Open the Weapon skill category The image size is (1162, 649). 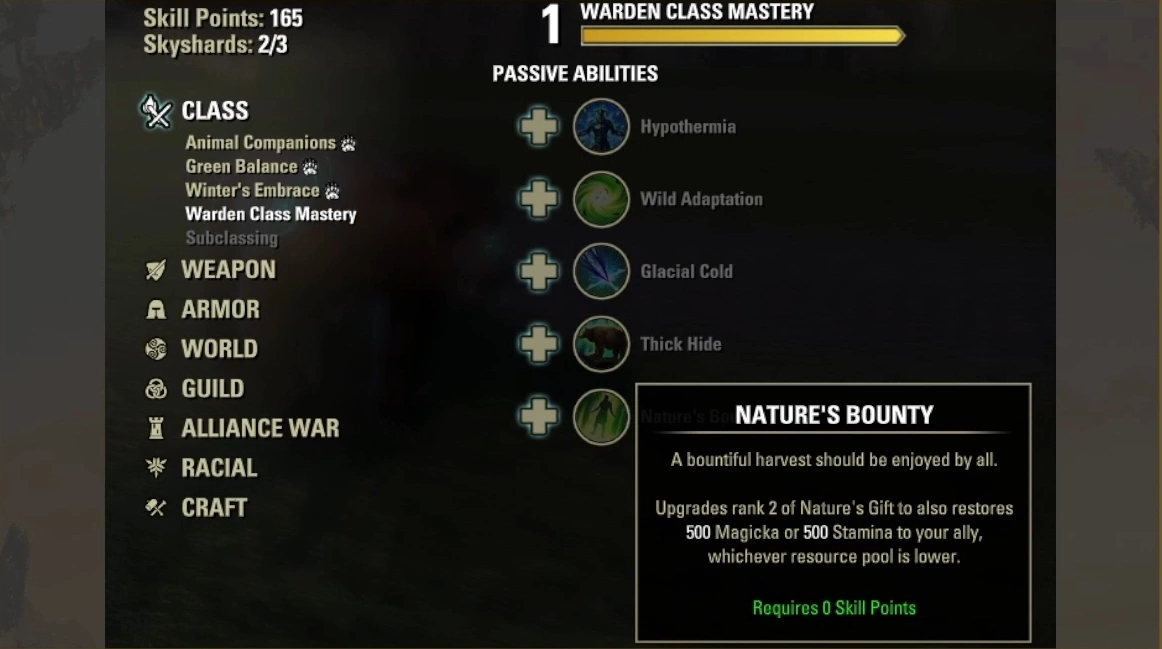coord(227,270)
